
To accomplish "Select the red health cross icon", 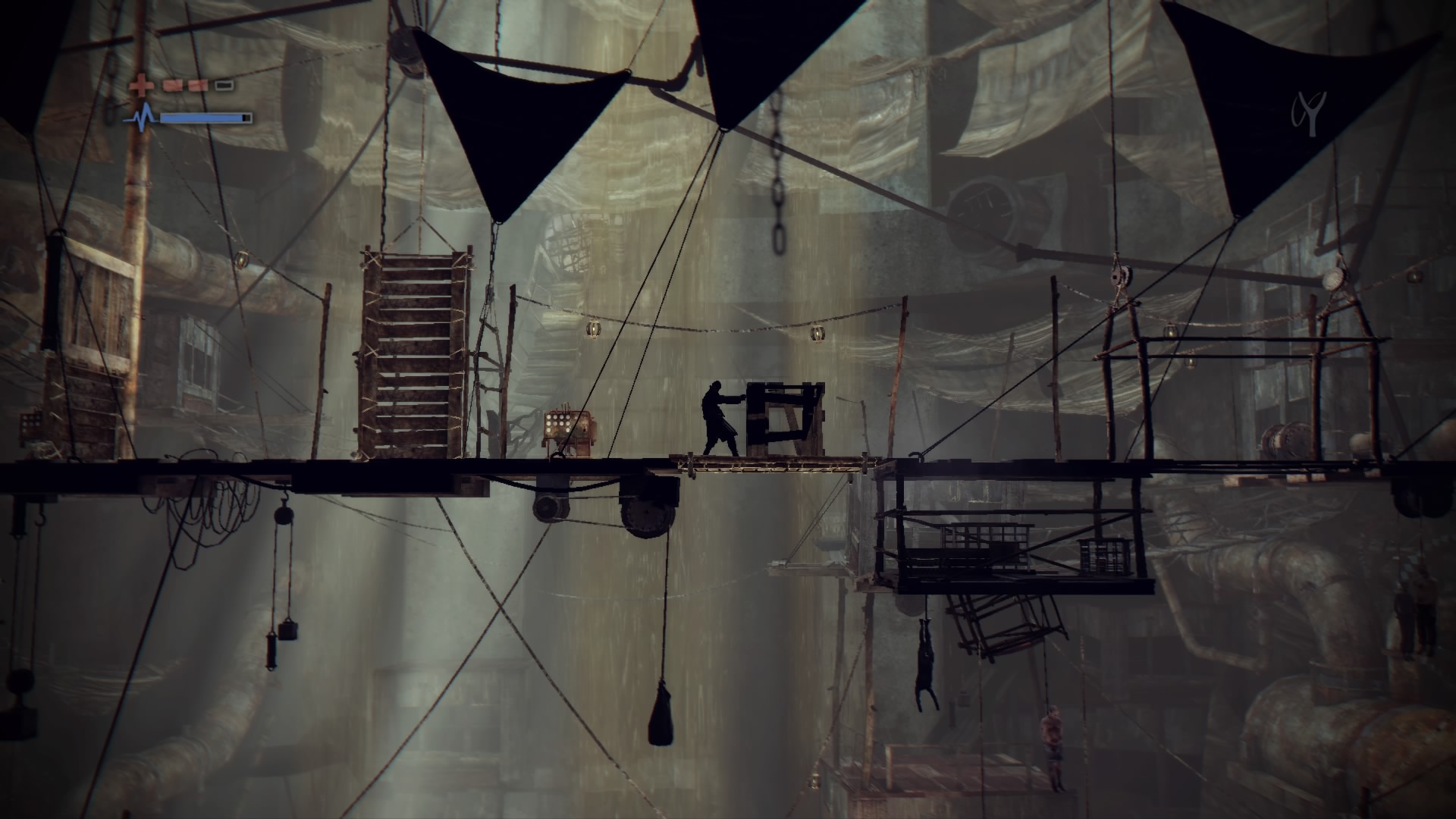I will click(x=140, y=85).
